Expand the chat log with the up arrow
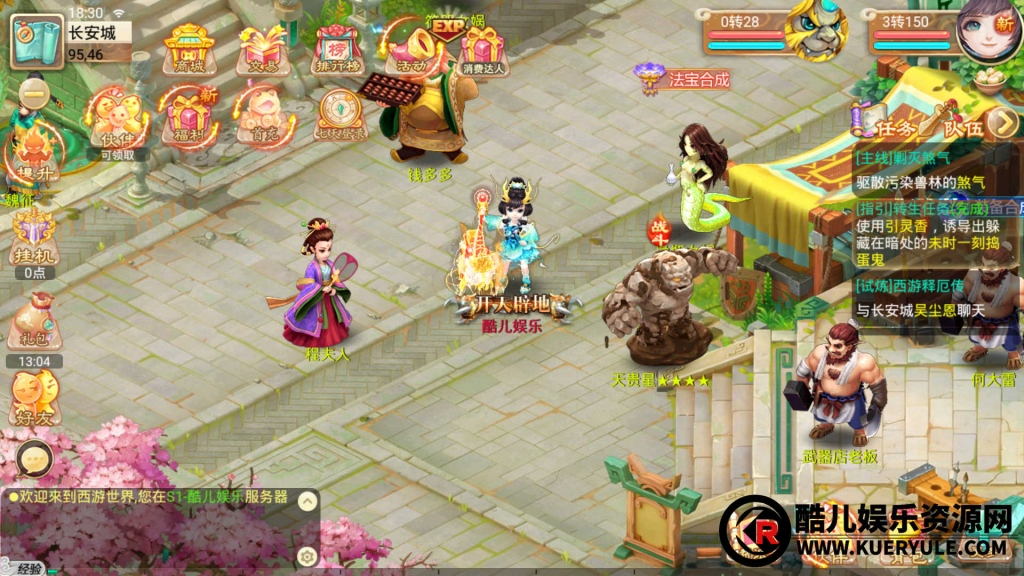This screenshot has height=576, width=1024. coord(308,499)
